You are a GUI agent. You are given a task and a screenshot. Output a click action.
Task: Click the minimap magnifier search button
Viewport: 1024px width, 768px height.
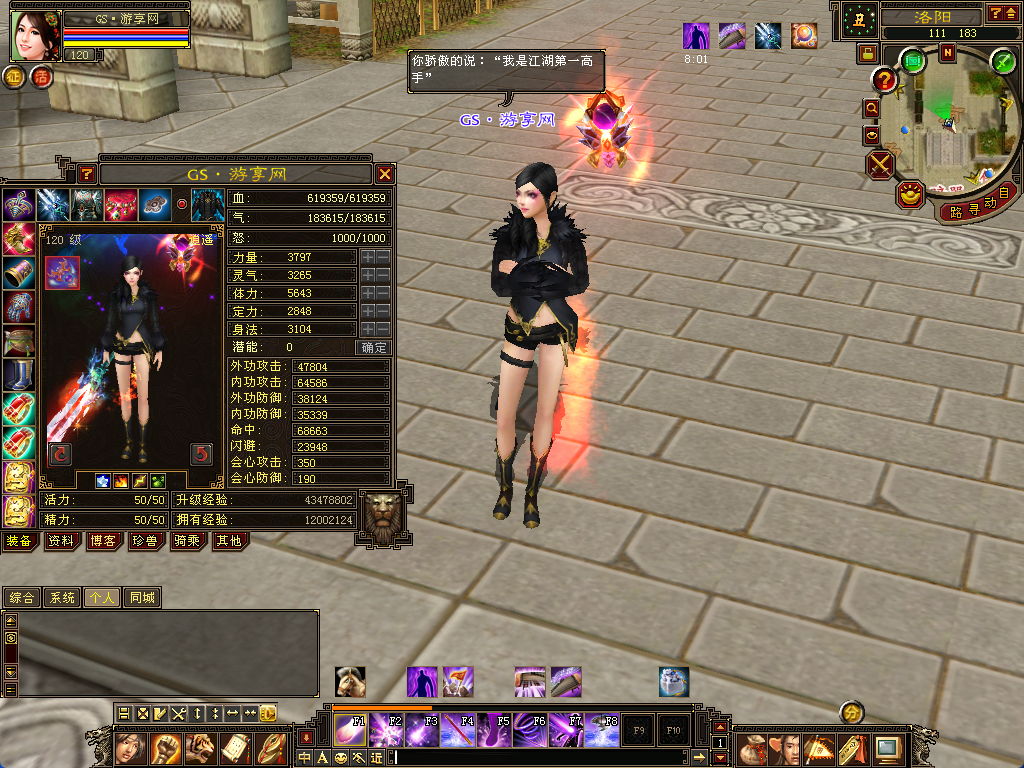872,107
